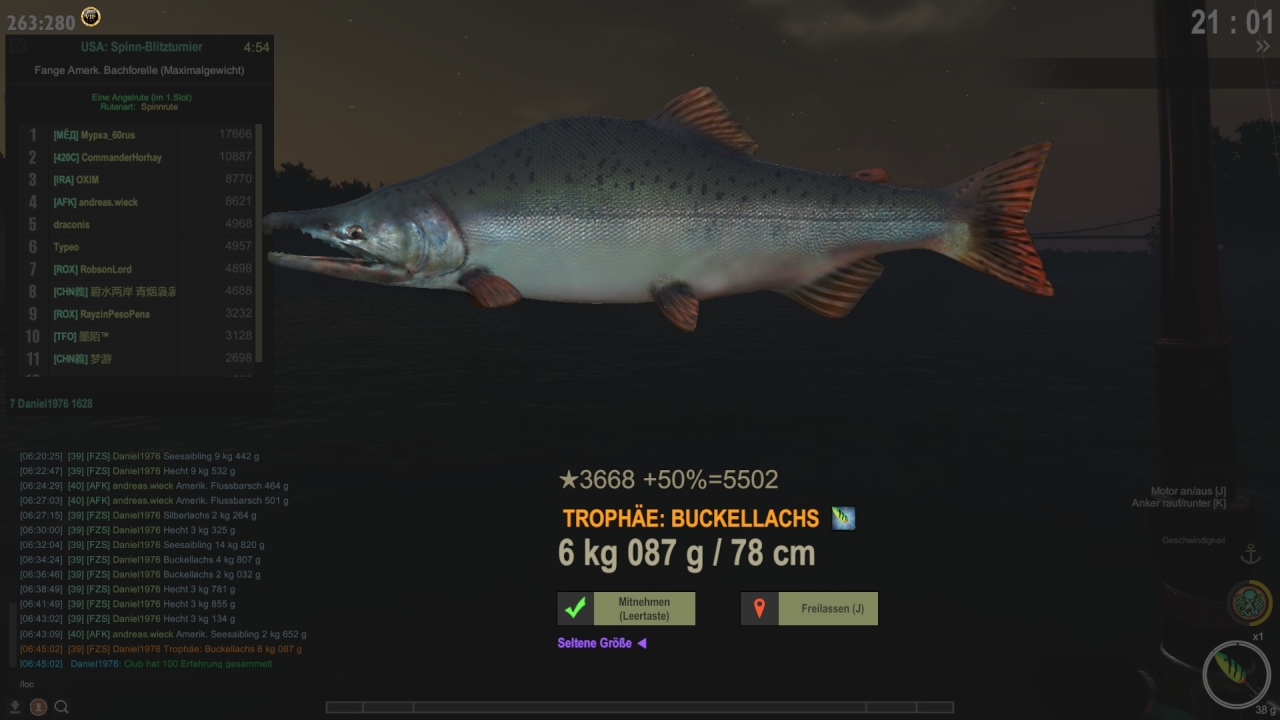Collapse the tournament panel with double-arrow button

tap(1263, 46)
